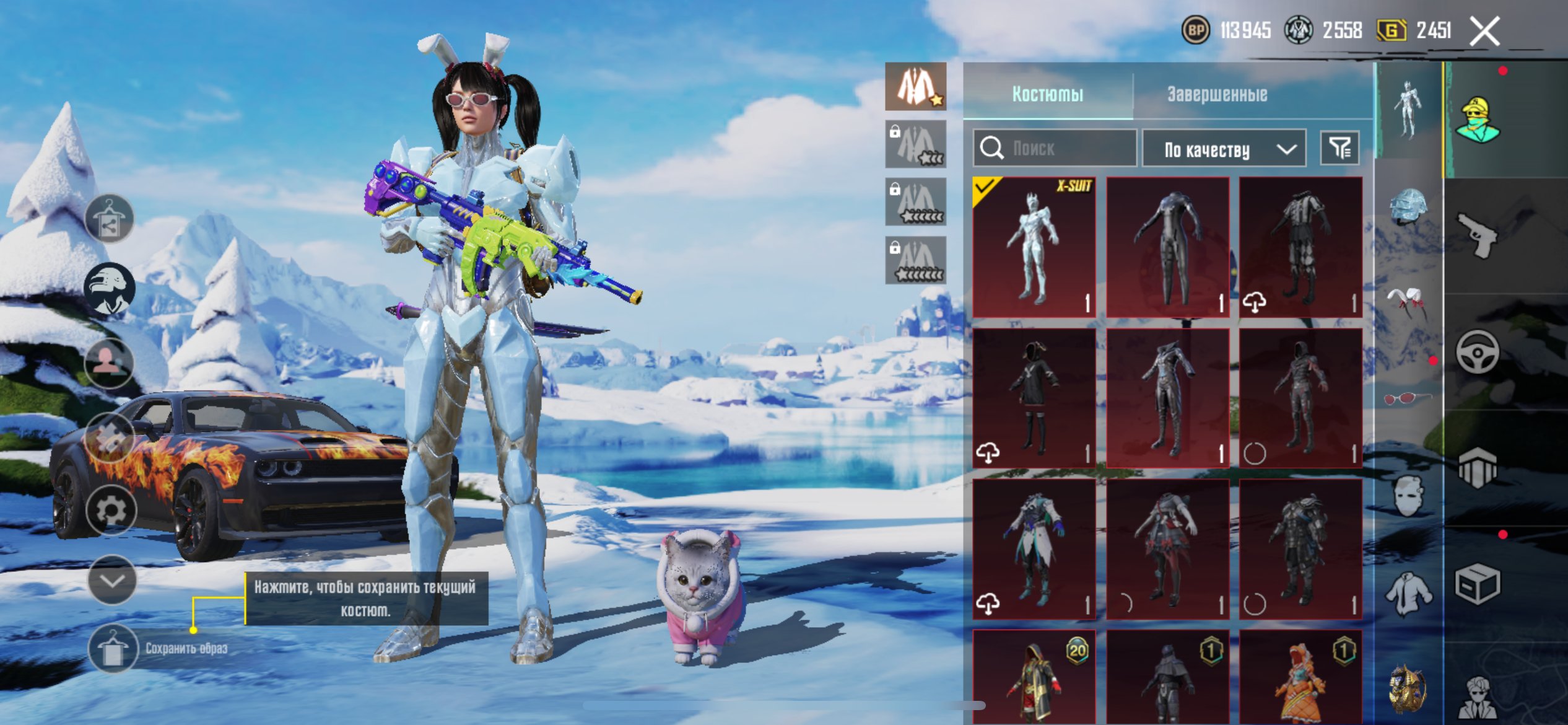
Task: Open the gear settings icon
Action: click(x=111, y=509)
